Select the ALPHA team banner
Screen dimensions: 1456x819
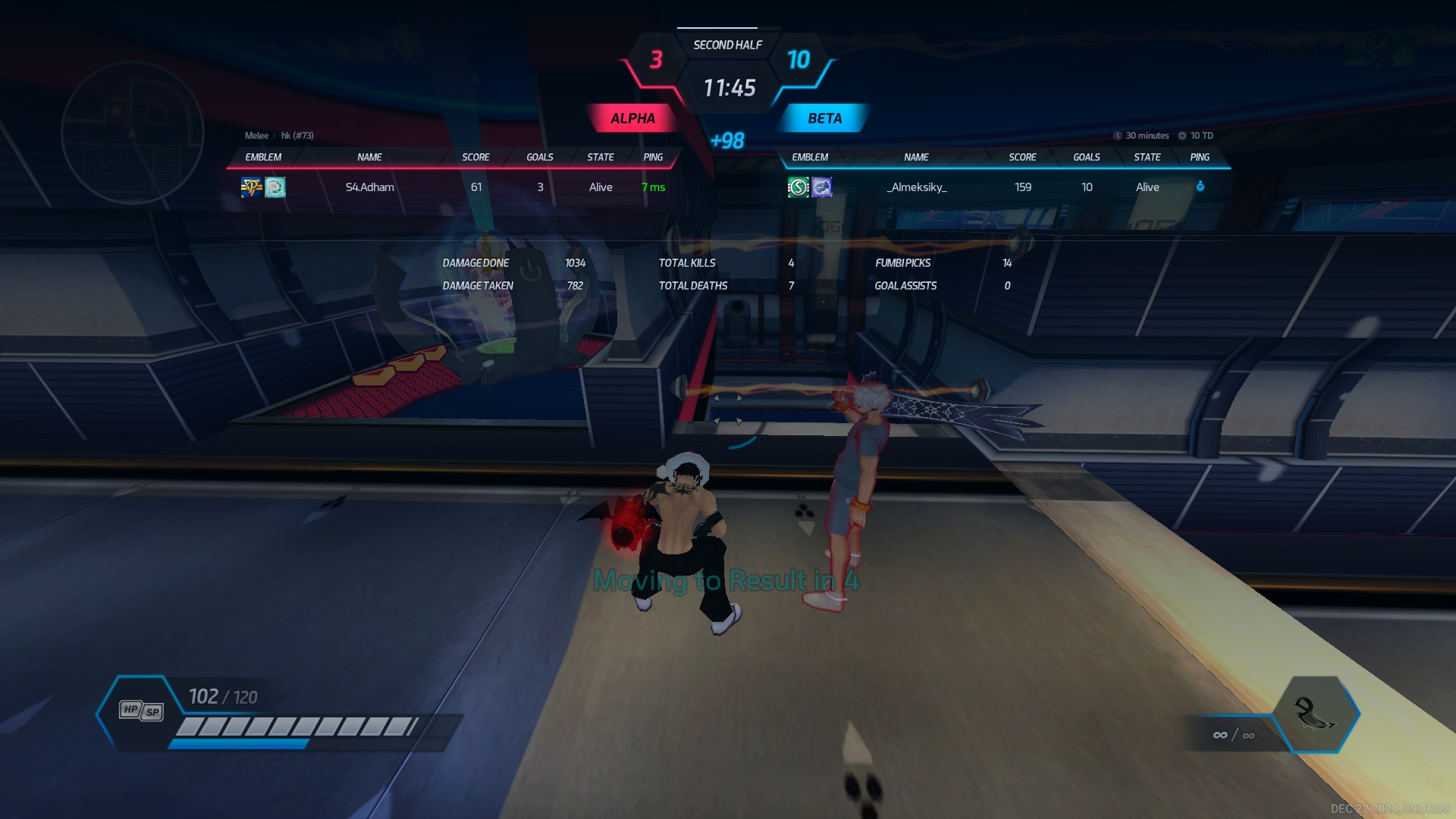pos(632,118)
